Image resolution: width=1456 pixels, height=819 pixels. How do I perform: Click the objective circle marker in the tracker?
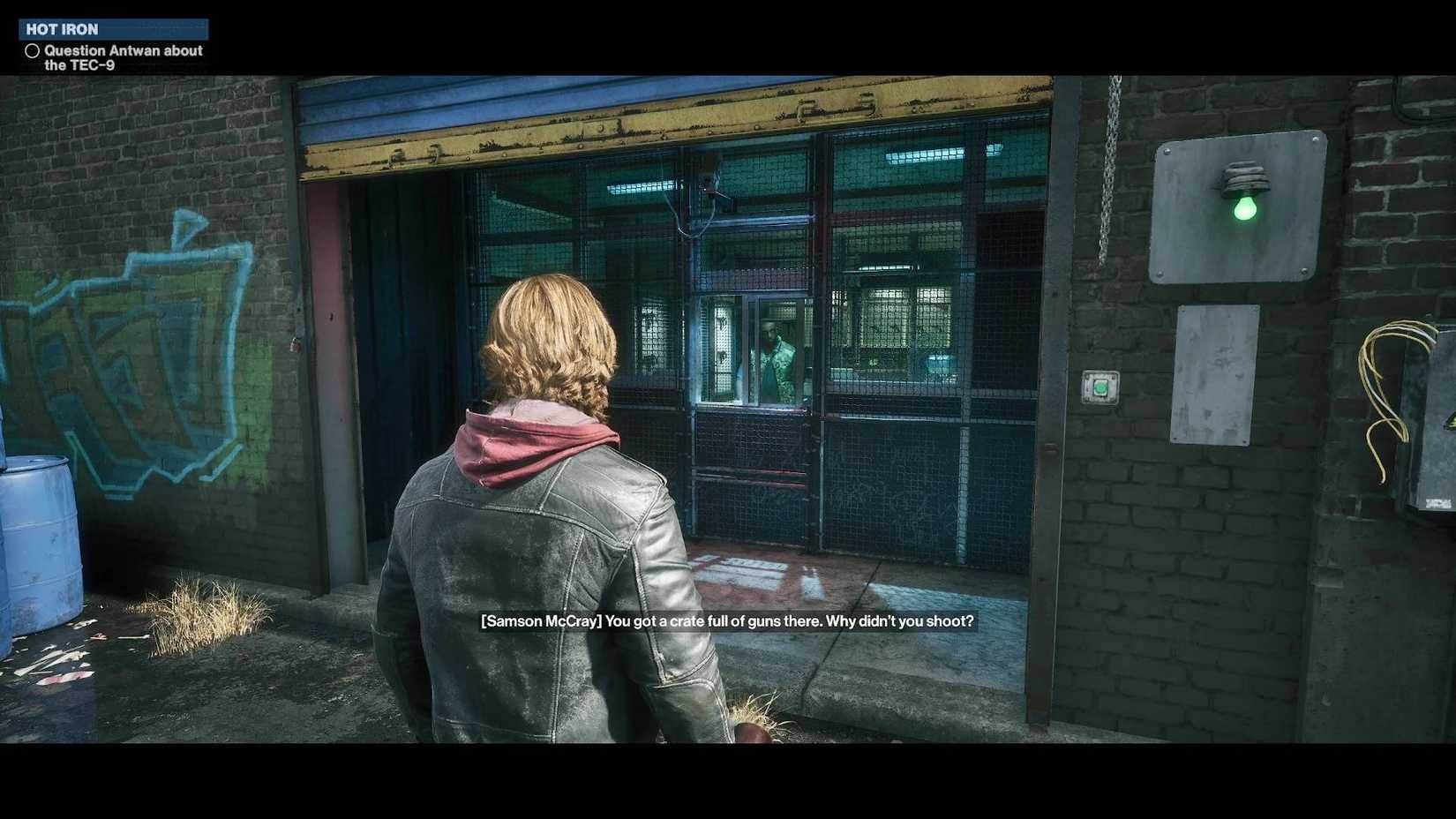click(x=33, y=50)
